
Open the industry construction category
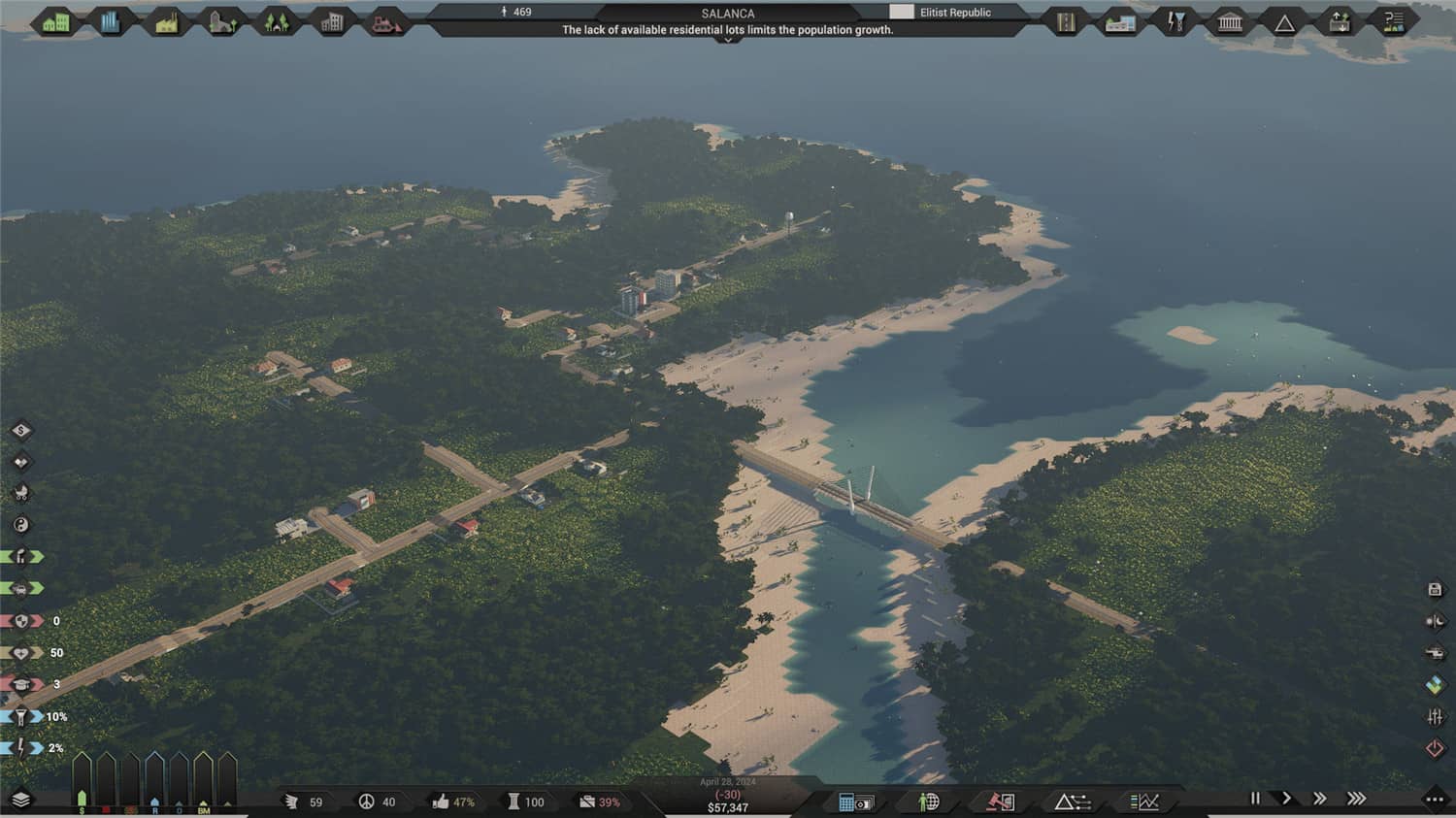click(x=165, y=21)
